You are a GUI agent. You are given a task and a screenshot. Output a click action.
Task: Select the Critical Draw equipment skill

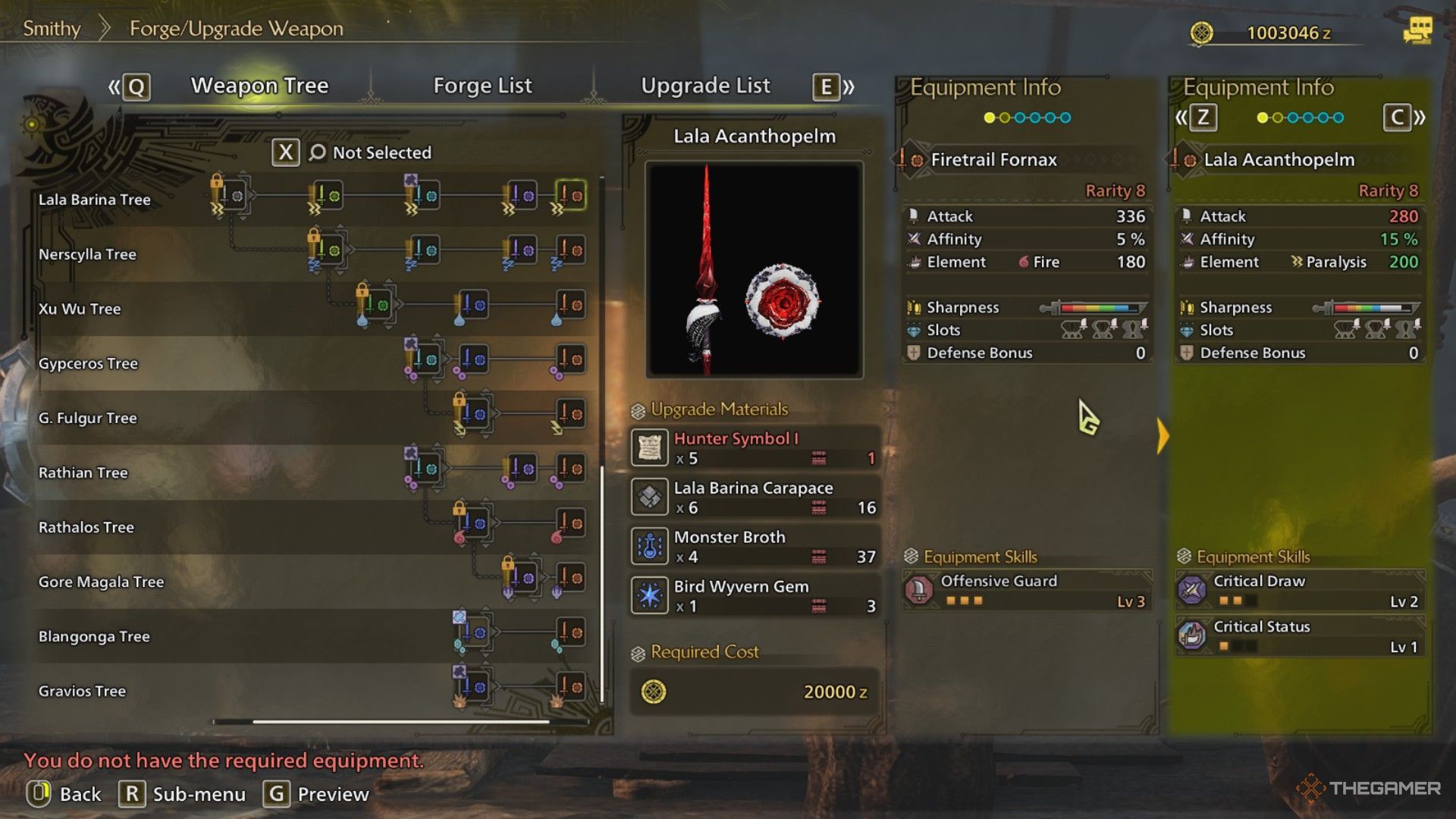[x=1300, y=590]
